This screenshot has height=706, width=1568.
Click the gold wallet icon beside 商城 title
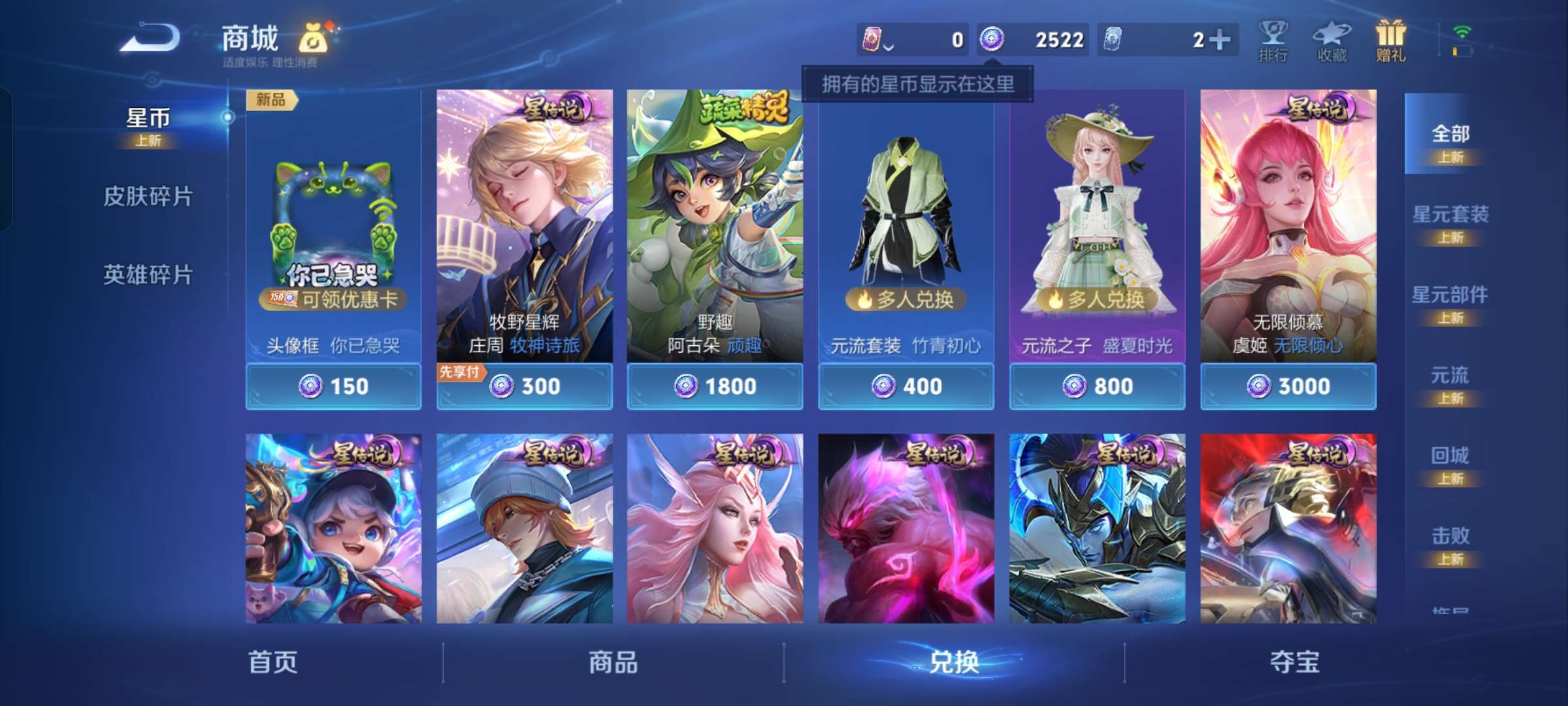pyautogui.click(x=314, y=39)
